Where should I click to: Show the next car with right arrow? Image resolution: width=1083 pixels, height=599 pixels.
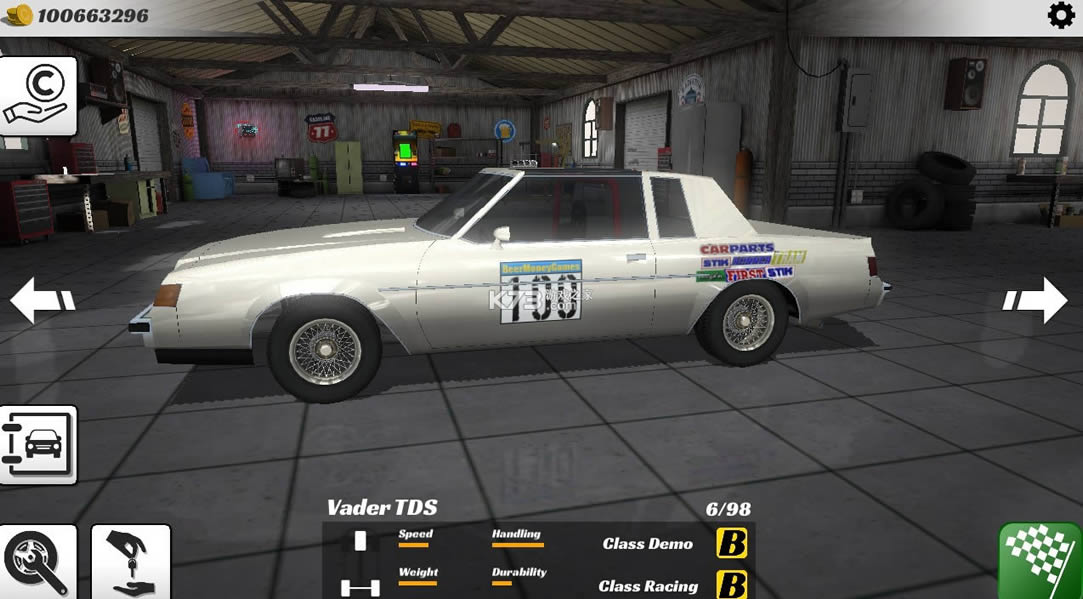1036,299
